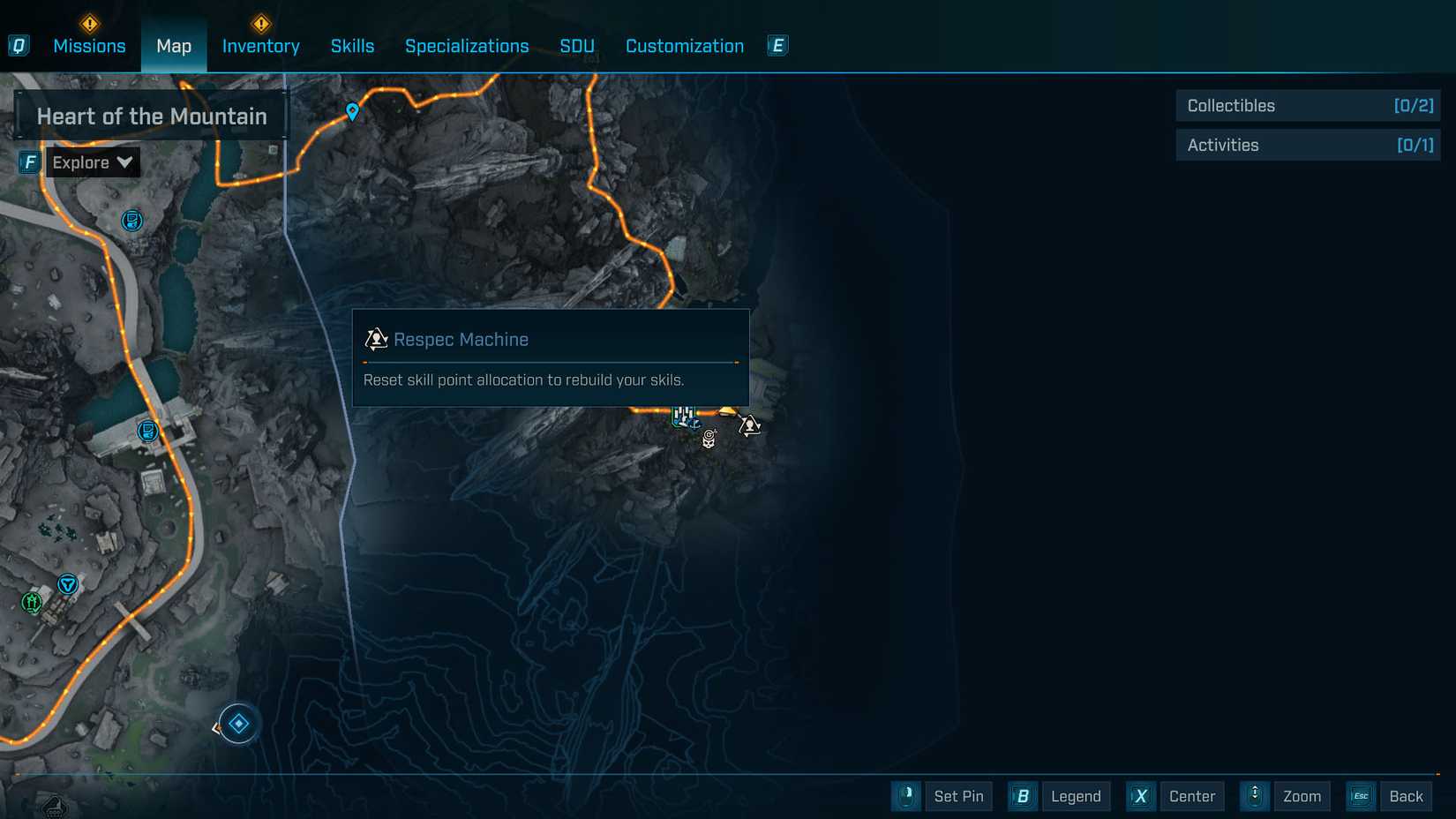Activate the Center control near the bottom
Screen dimensions: 1456x819
(1191, 796)
